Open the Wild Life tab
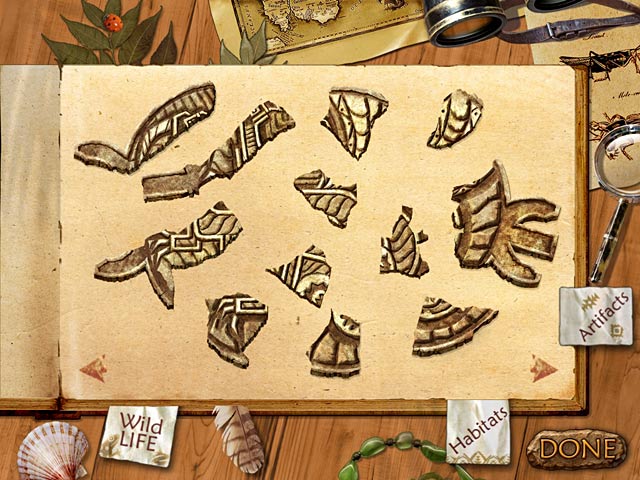 pos(138,434)
